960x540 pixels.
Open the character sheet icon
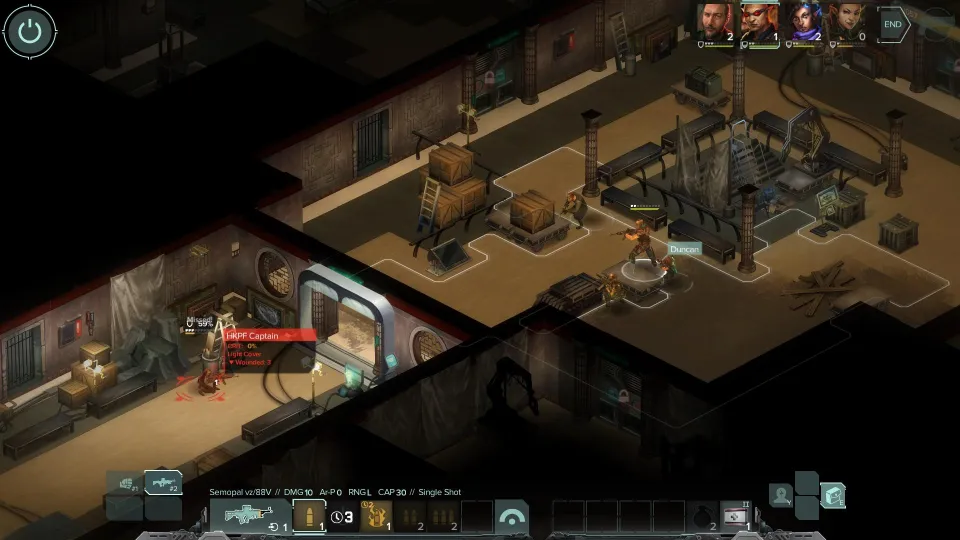click(x=782, y=494)
